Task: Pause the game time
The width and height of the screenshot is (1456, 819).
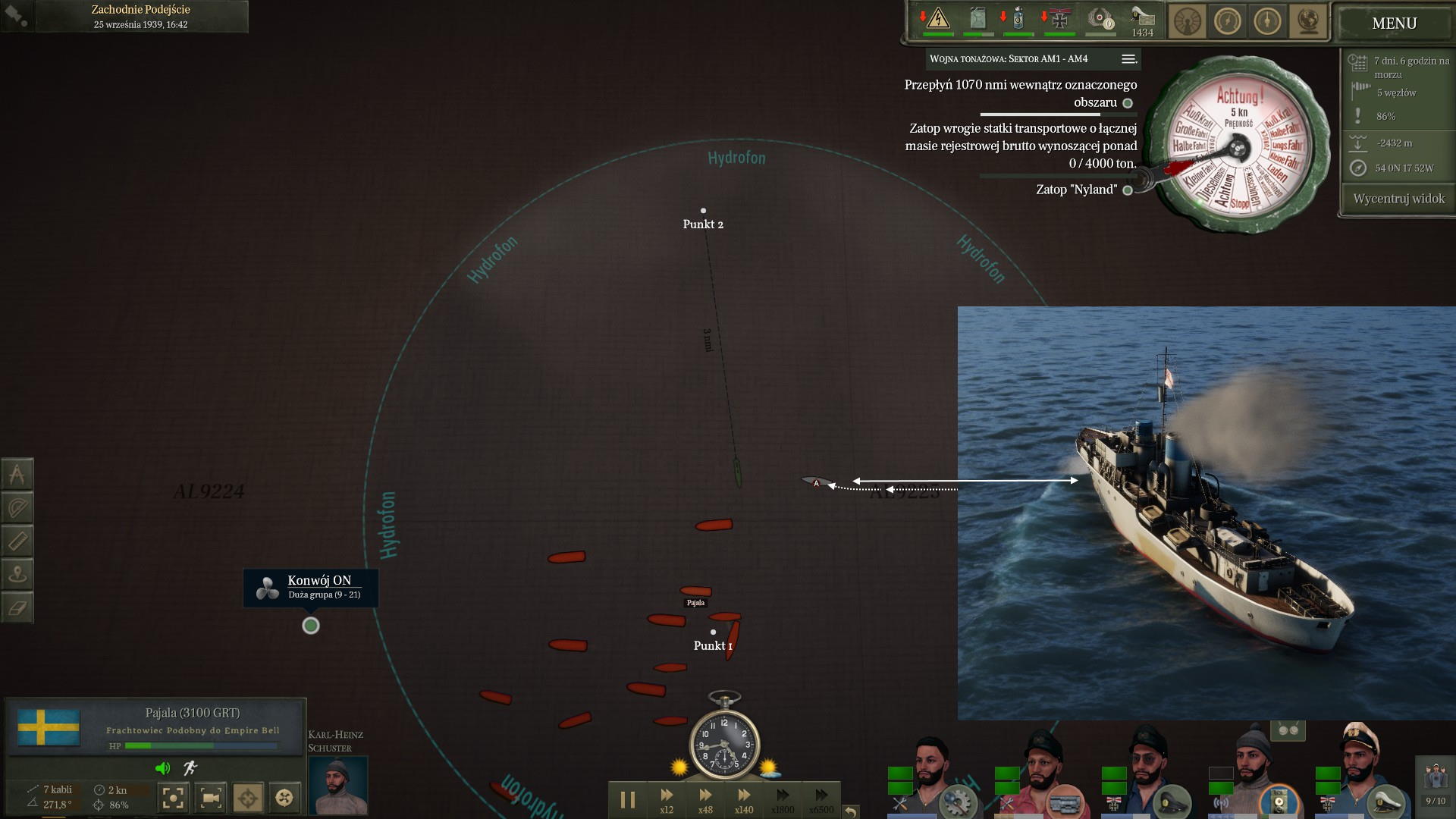Action: [628, 799]
